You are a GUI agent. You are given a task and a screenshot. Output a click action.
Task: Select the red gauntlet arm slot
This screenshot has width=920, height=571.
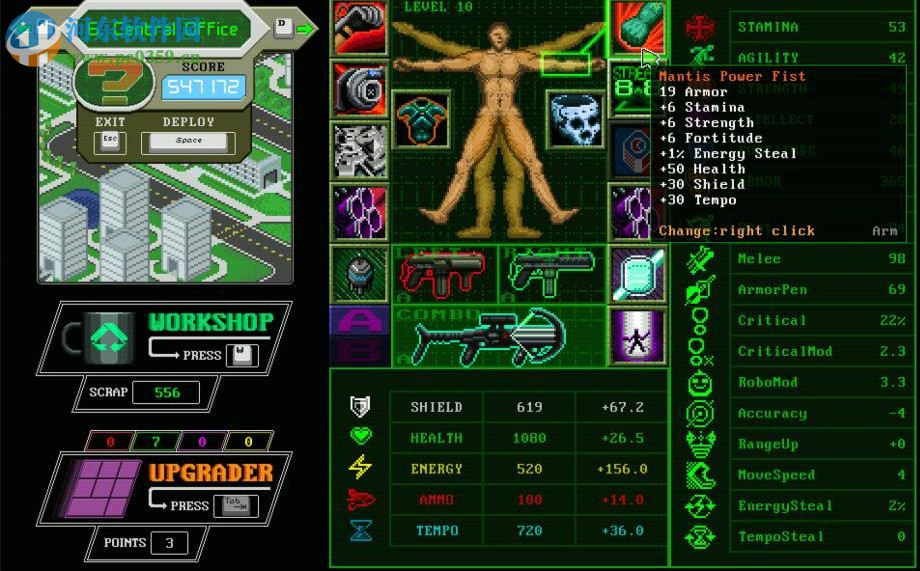click(x=360, y=28)
